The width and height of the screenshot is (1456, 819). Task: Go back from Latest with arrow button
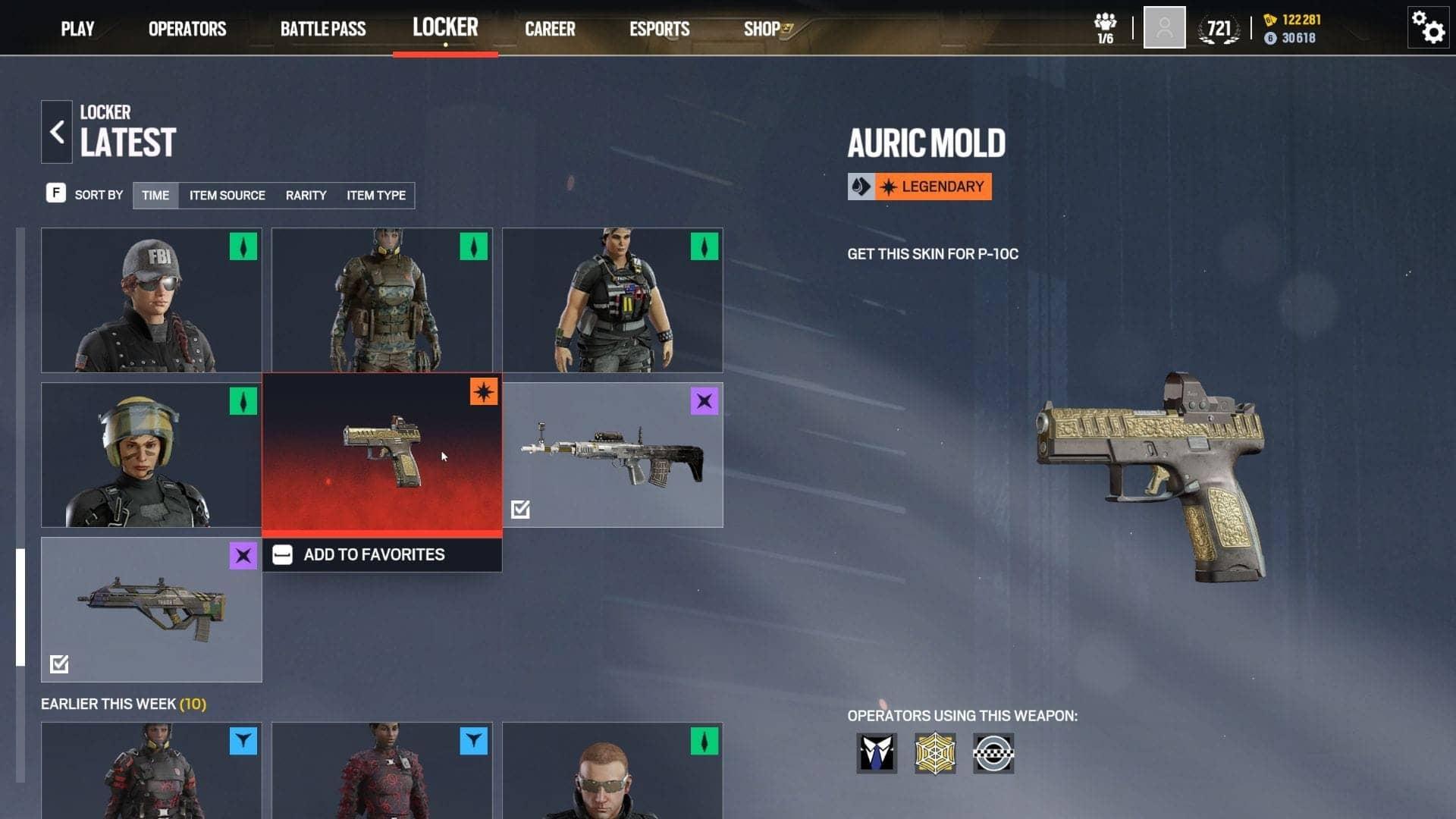[x=56, y=130]
